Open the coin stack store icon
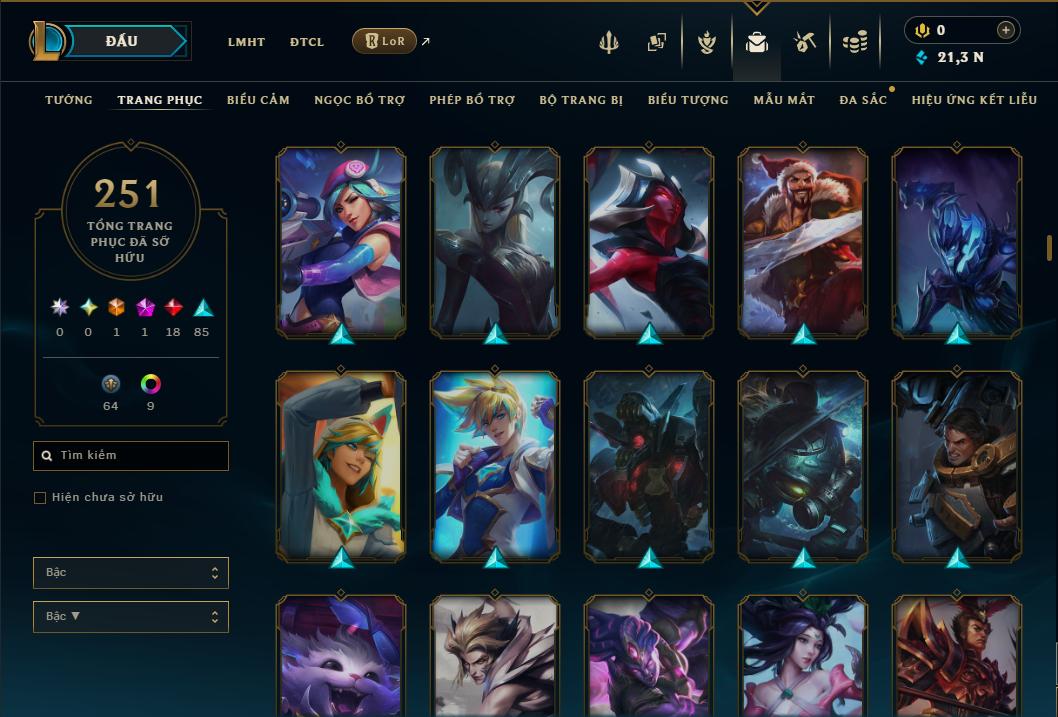The width and height of the screenshot is (1058, 717). click(854, 42)
